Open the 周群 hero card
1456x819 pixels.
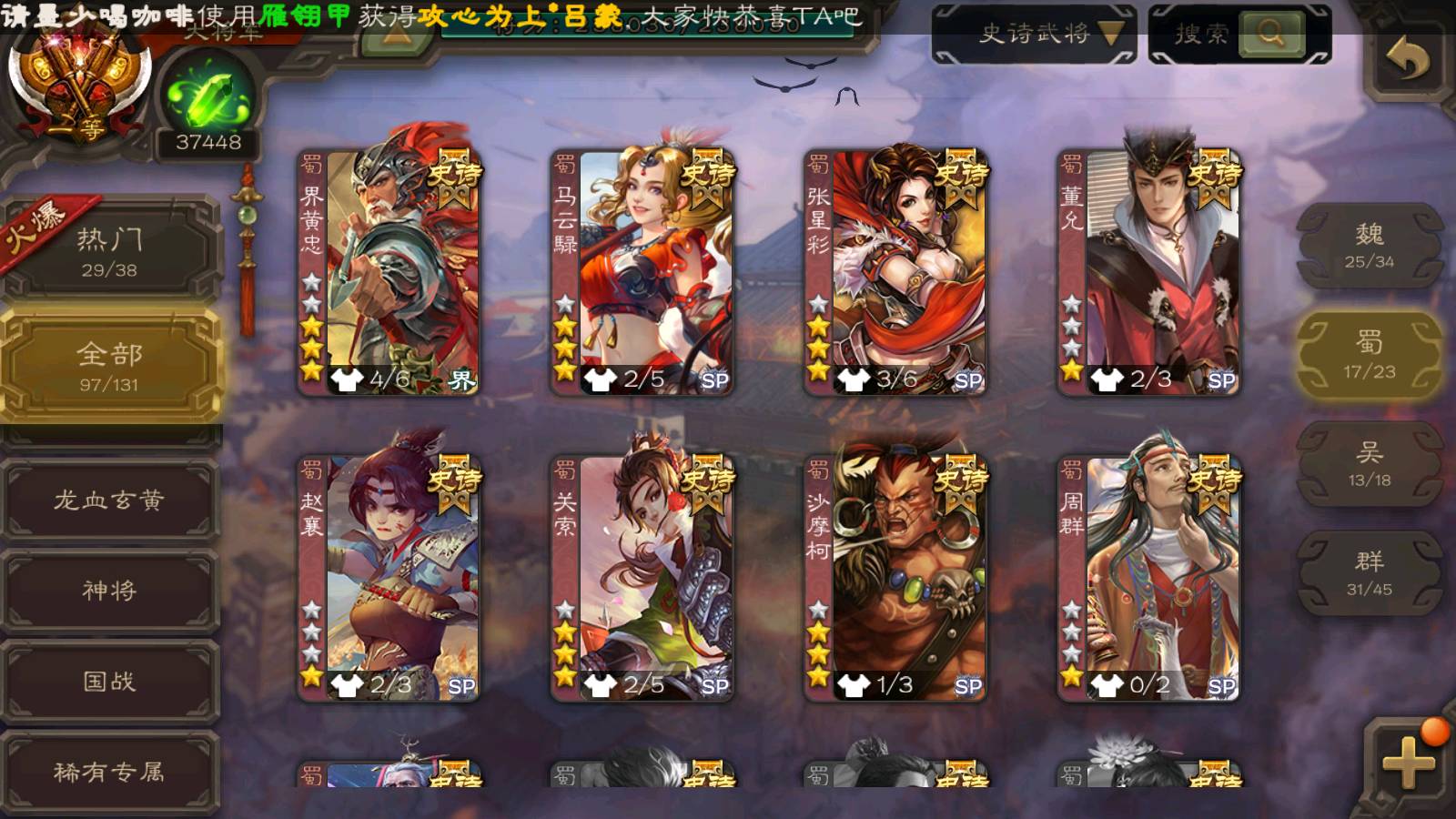[1148, 579]
